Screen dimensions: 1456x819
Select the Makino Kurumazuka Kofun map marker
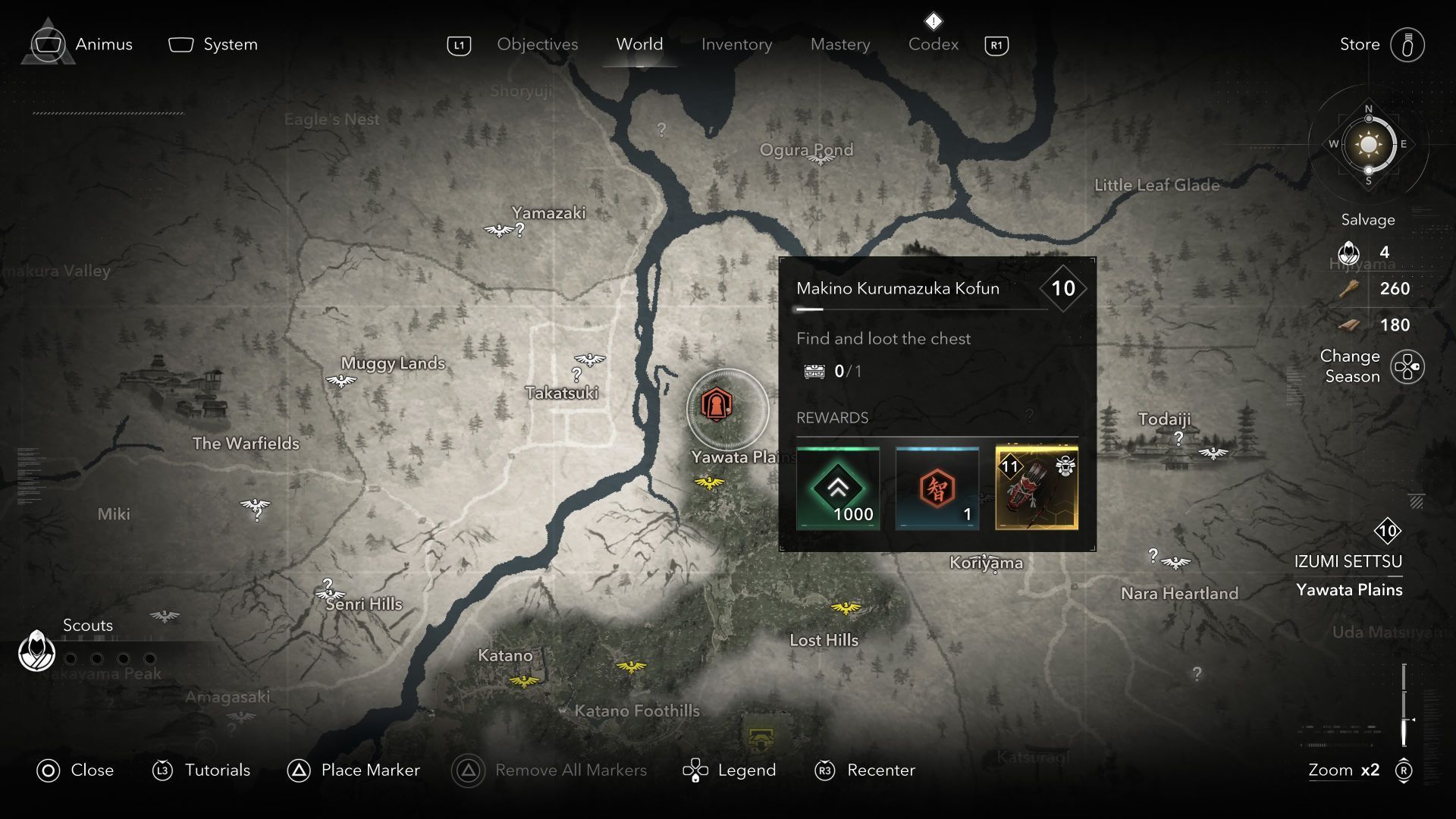tap(716, 405)
